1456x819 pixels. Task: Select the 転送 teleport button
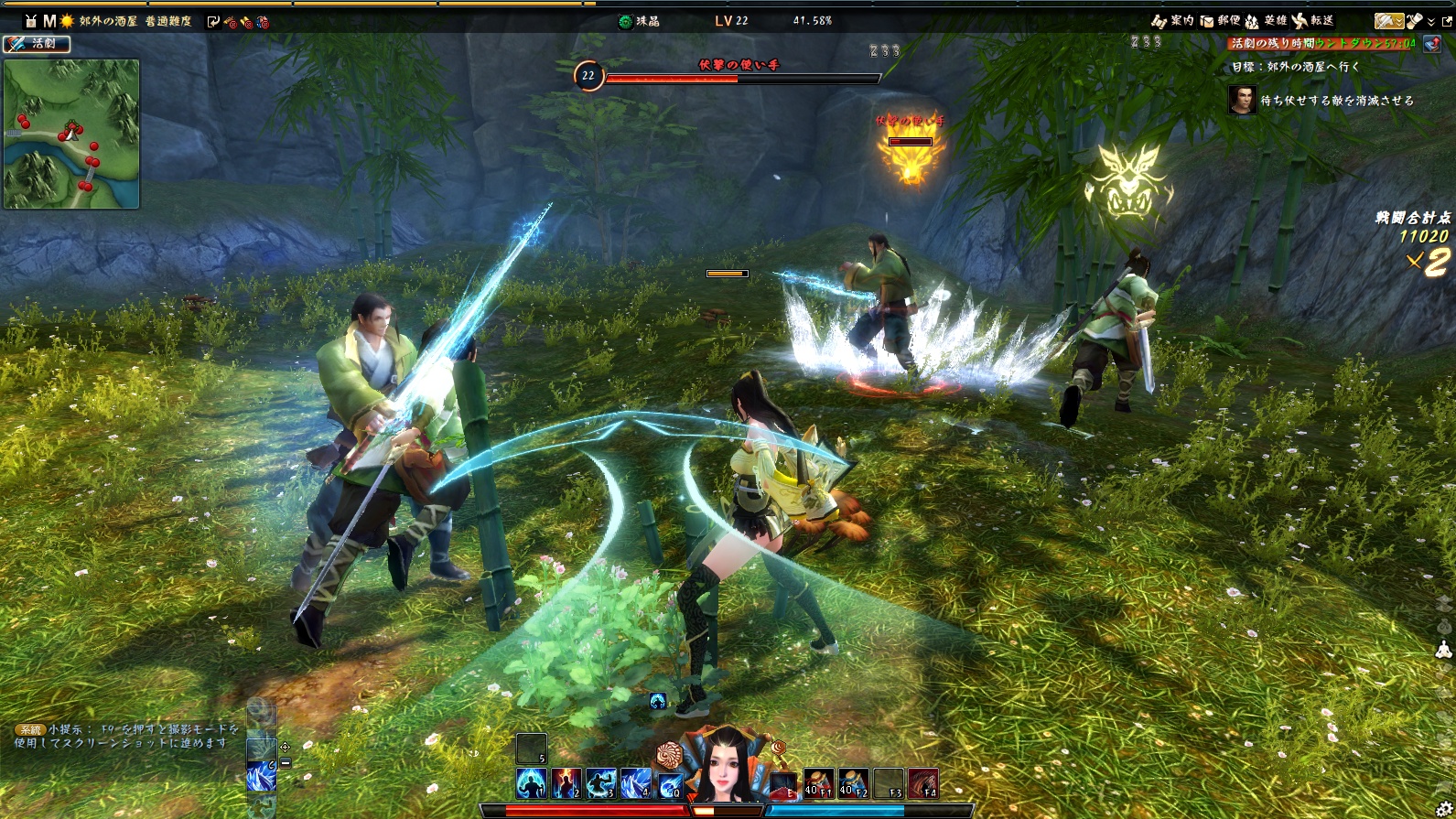(1312, 20)
